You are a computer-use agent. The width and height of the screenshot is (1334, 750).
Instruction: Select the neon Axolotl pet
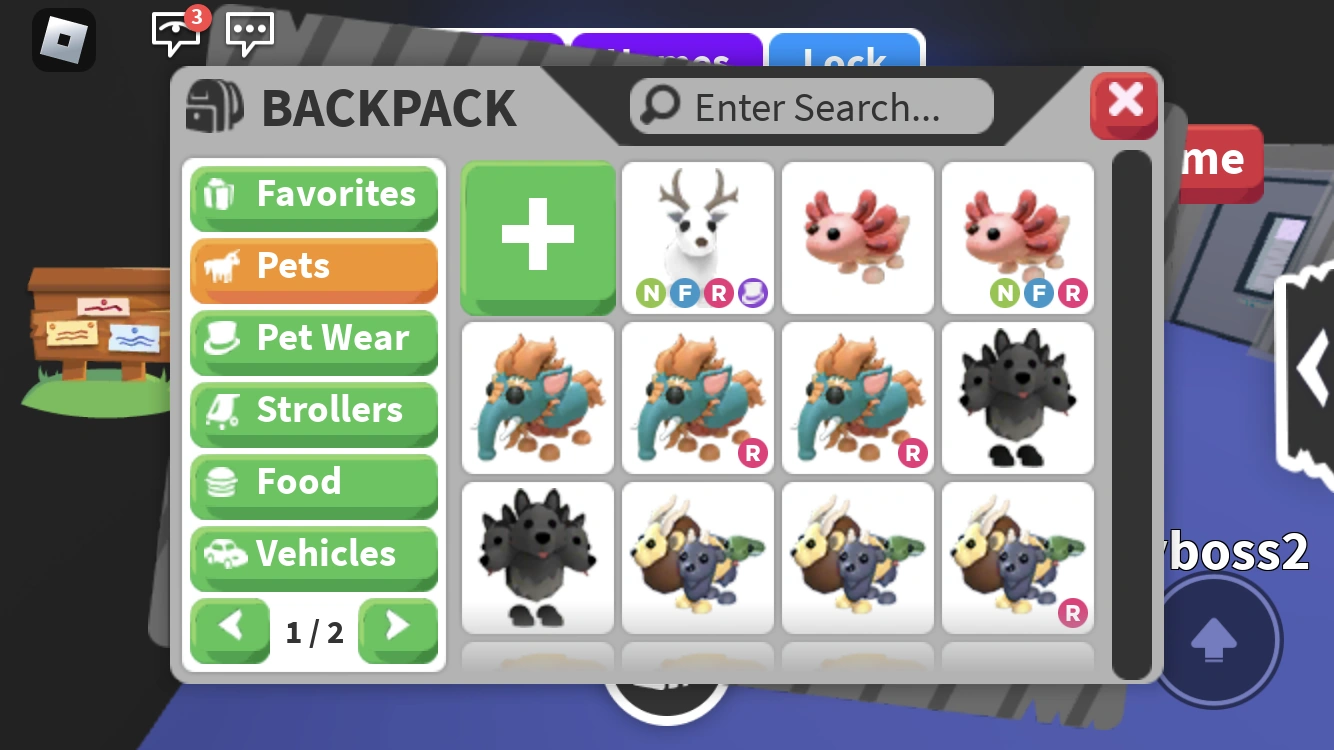tap(1017, 235)
